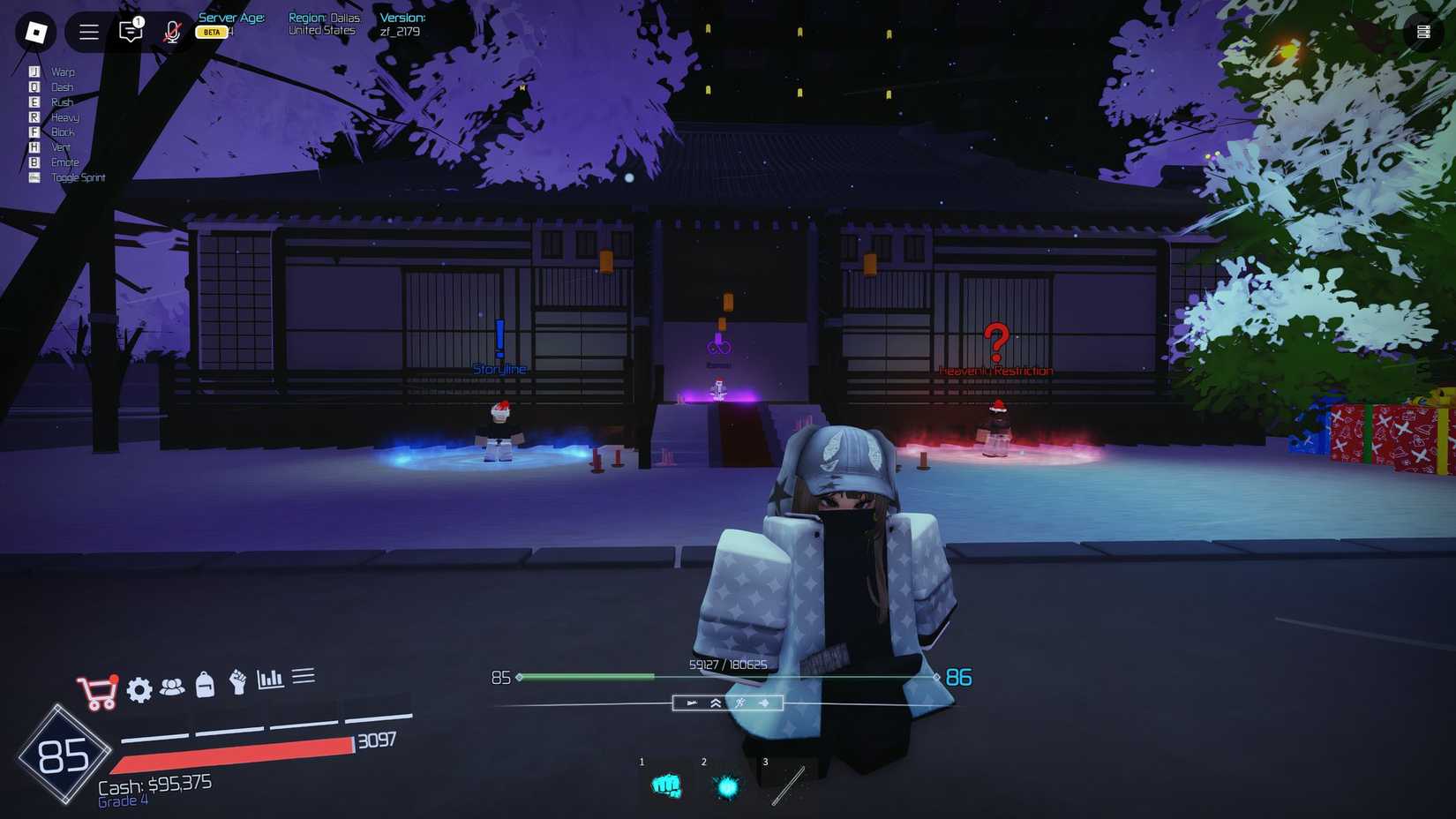Expand the grid menu in the top-right corner
The image size is (1456, 819).
click(1423, 29)
